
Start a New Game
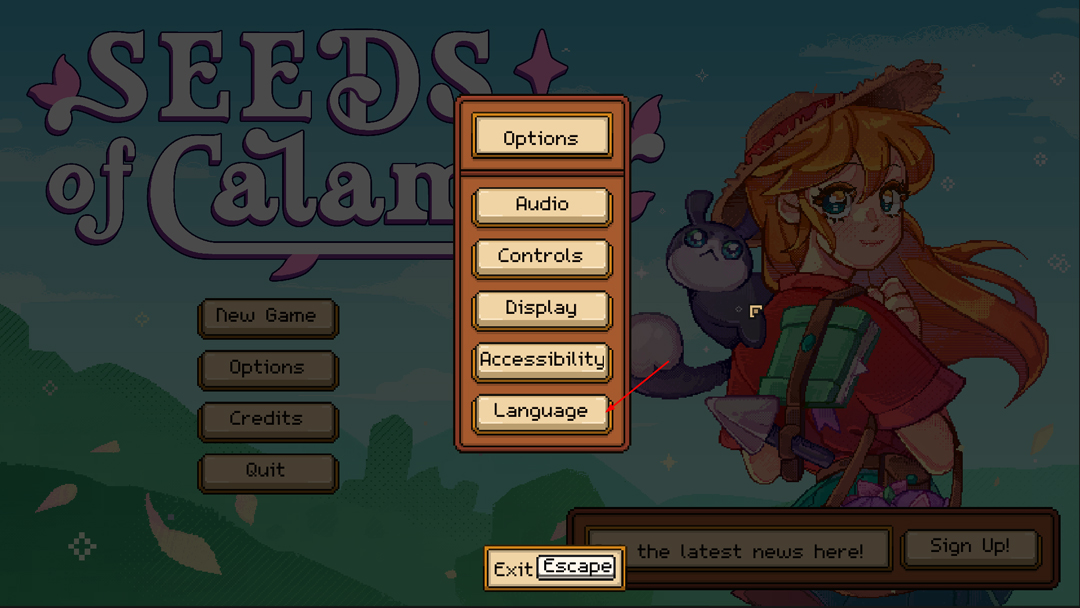[267, 317]
